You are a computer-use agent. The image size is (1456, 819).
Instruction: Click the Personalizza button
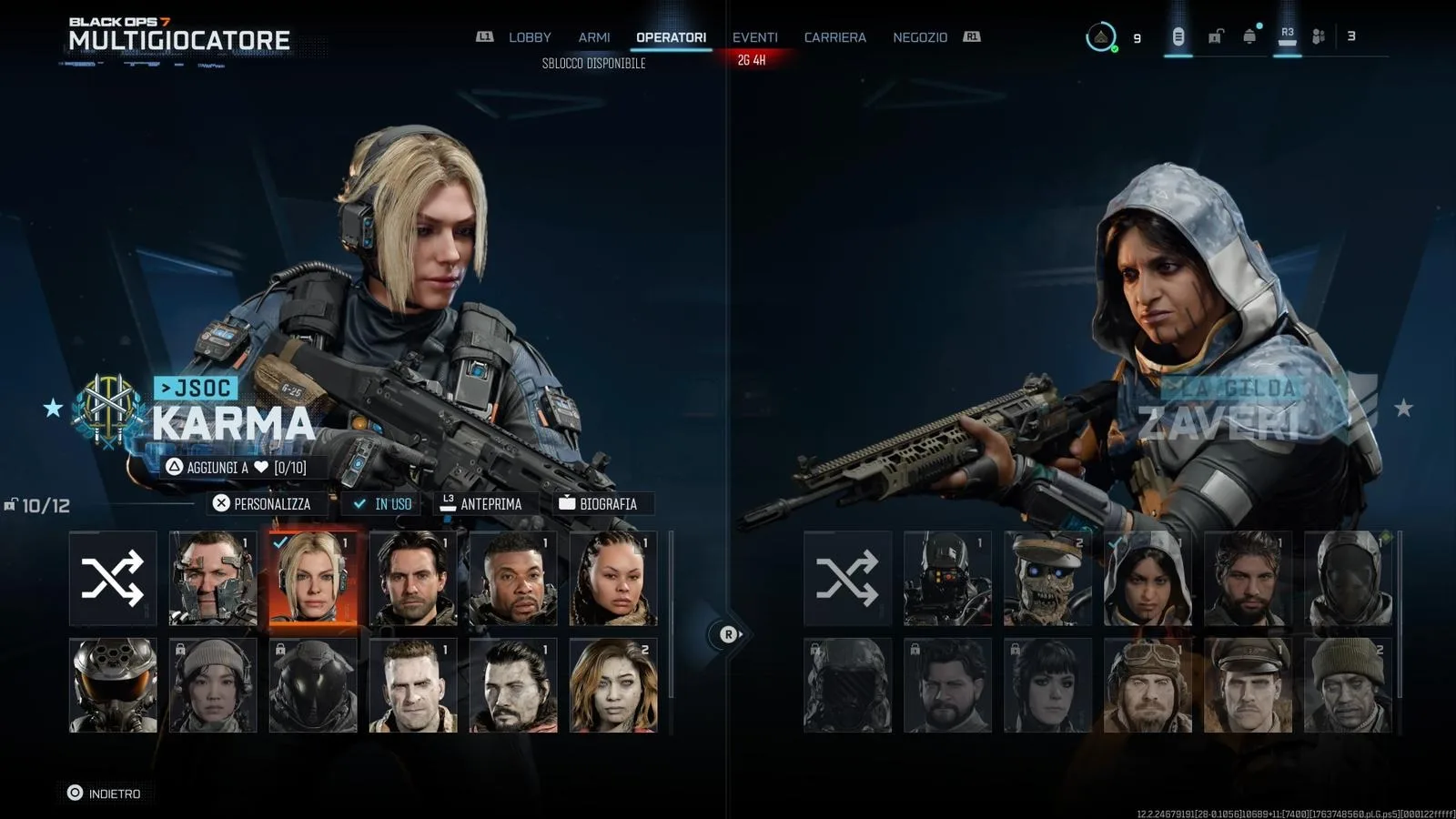tap(262, 503)
